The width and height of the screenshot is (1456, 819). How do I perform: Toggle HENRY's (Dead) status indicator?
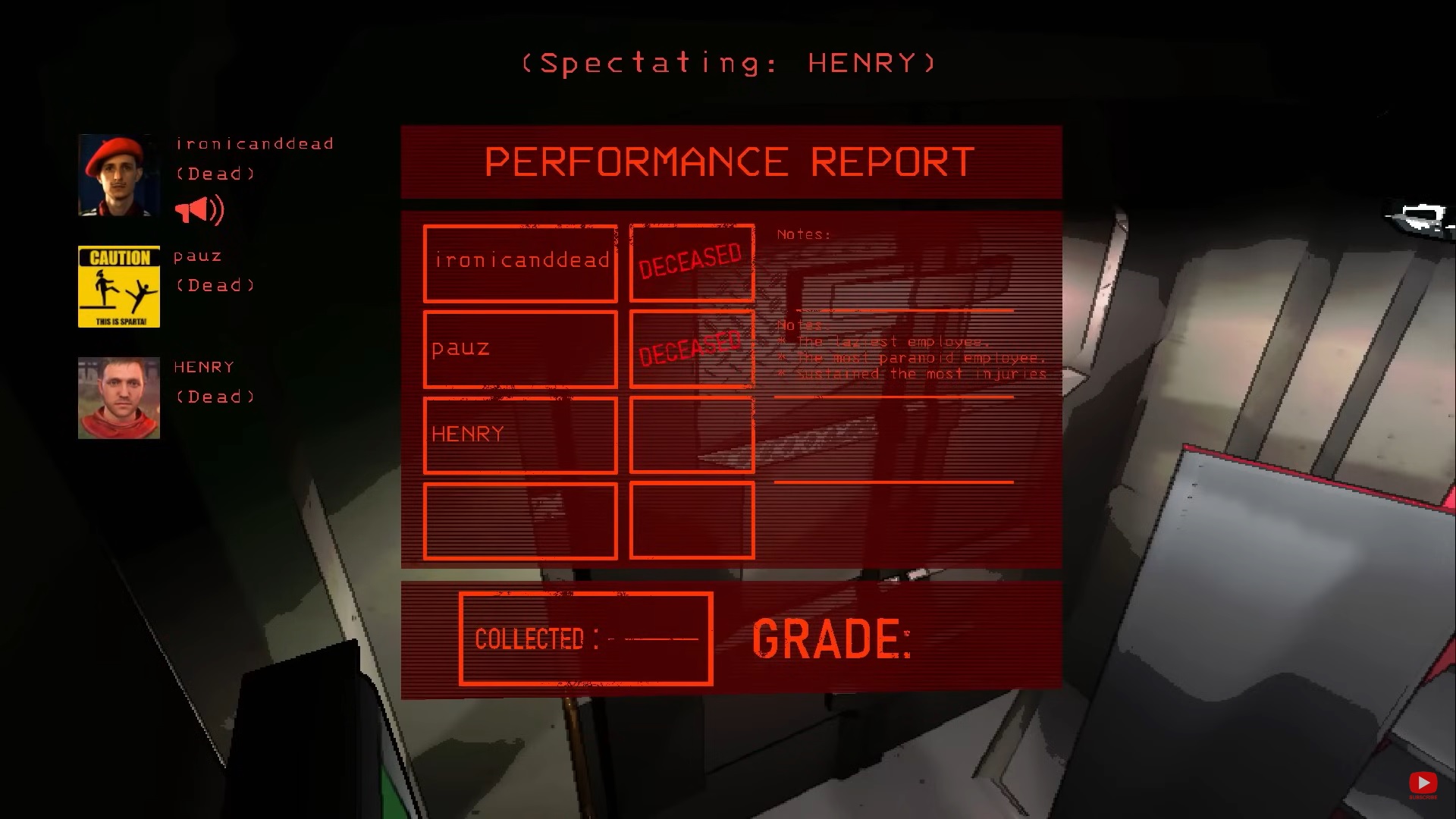point(215,397)
